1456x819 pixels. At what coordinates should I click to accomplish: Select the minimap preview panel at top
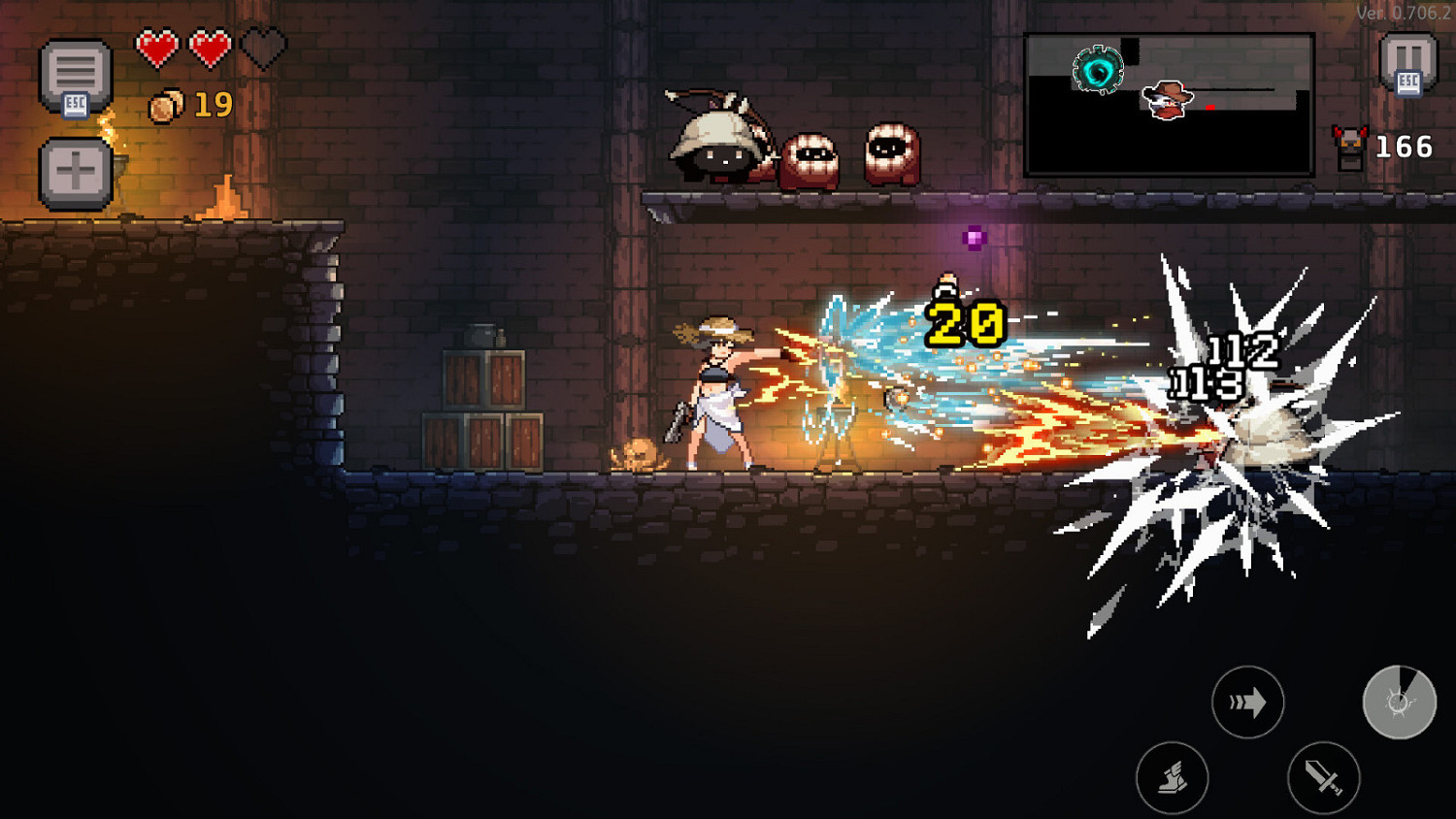click(1169, 104)
